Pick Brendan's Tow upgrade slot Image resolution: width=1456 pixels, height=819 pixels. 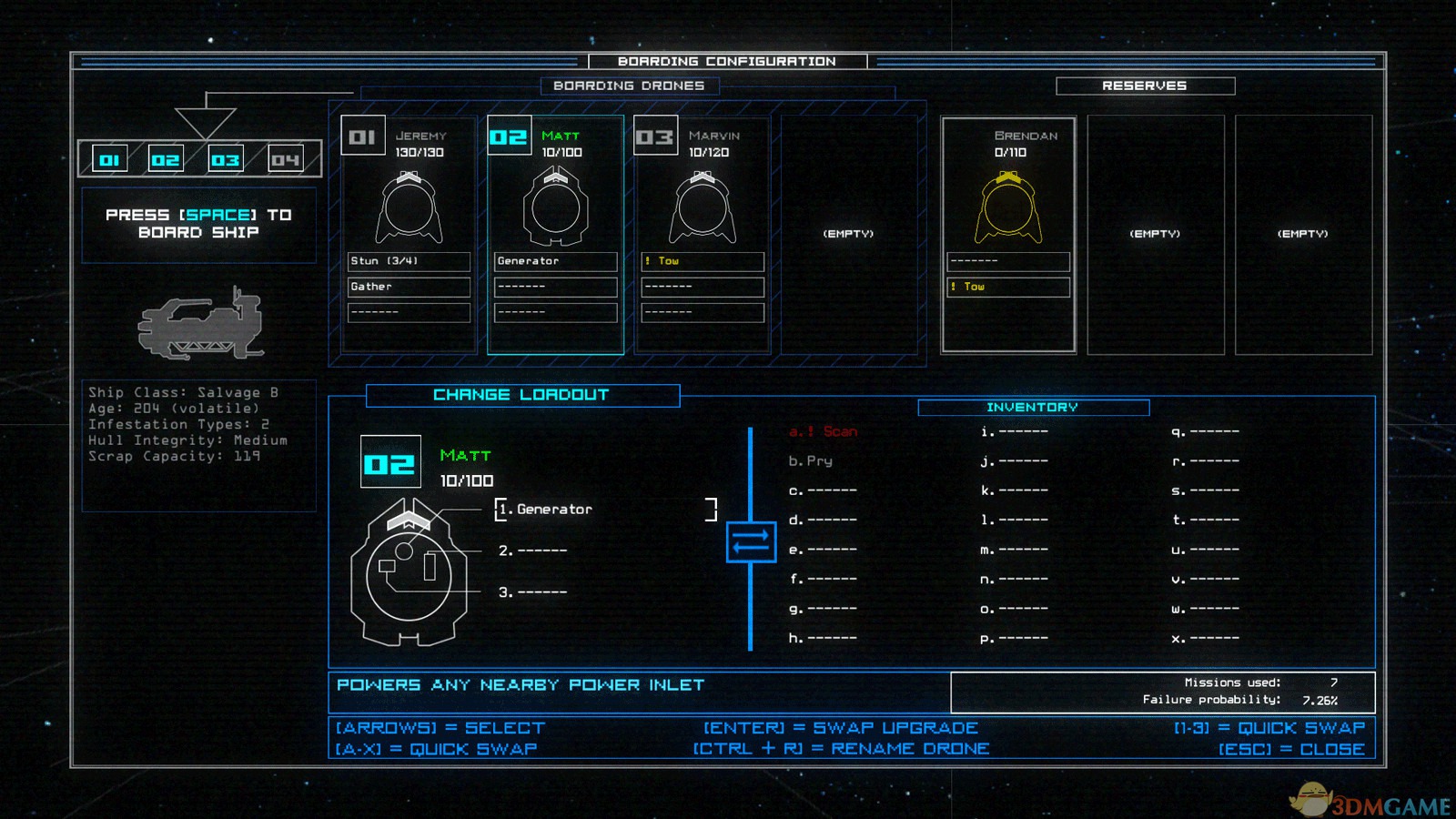pyautogui.click(x=1008, y=287)
